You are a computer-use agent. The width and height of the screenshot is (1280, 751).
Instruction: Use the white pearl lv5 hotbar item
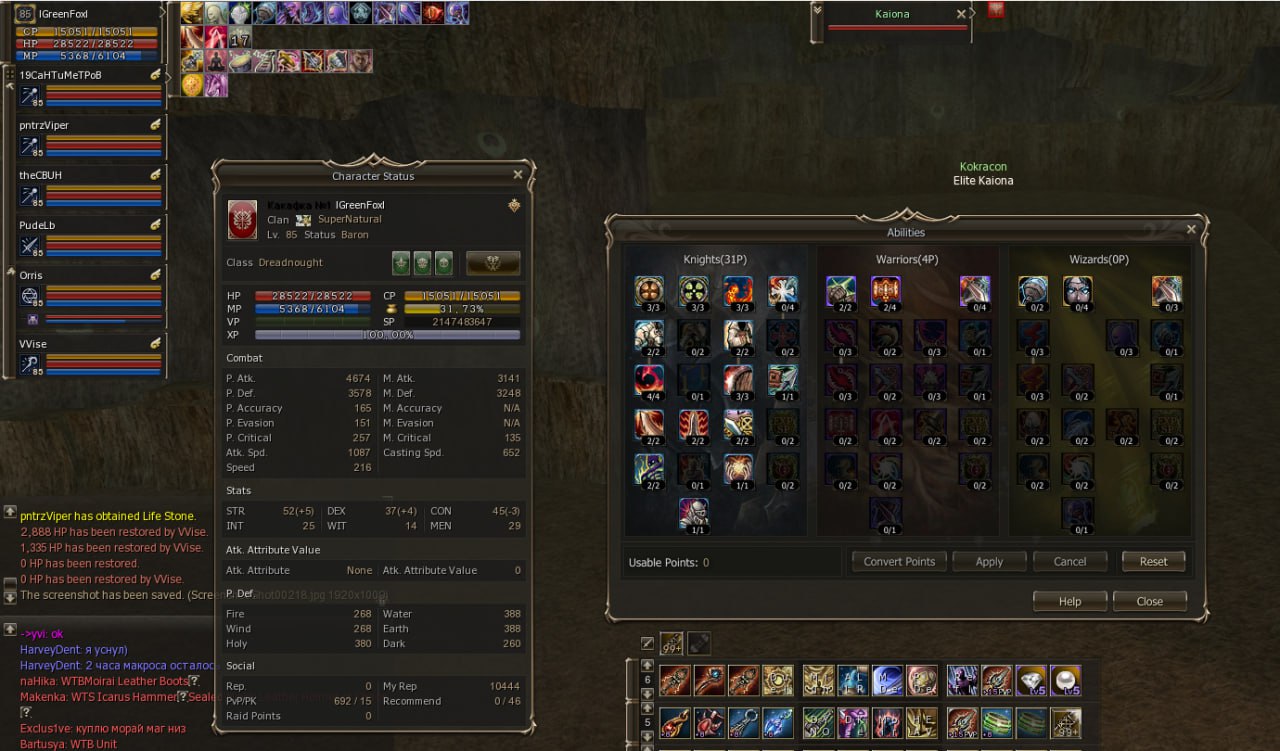tap(1065, 681)
